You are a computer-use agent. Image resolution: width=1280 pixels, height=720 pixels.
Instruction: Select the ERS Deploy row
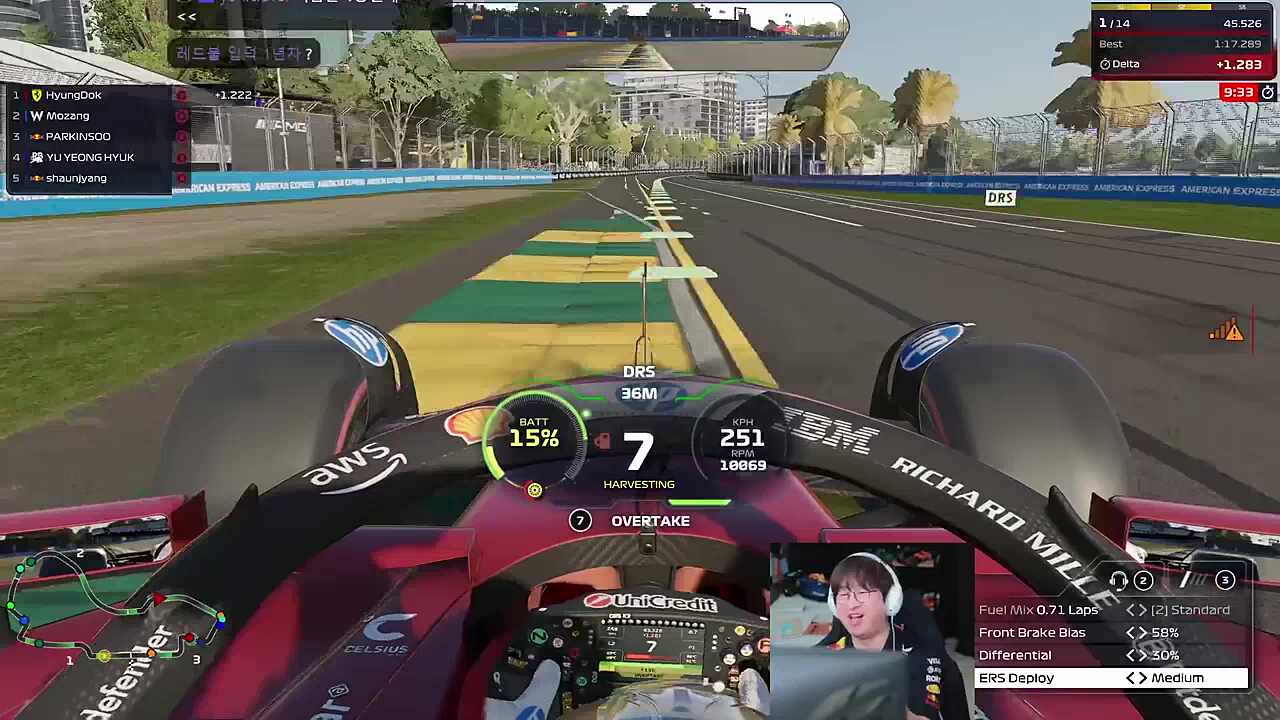click(x=1111, y=678)
